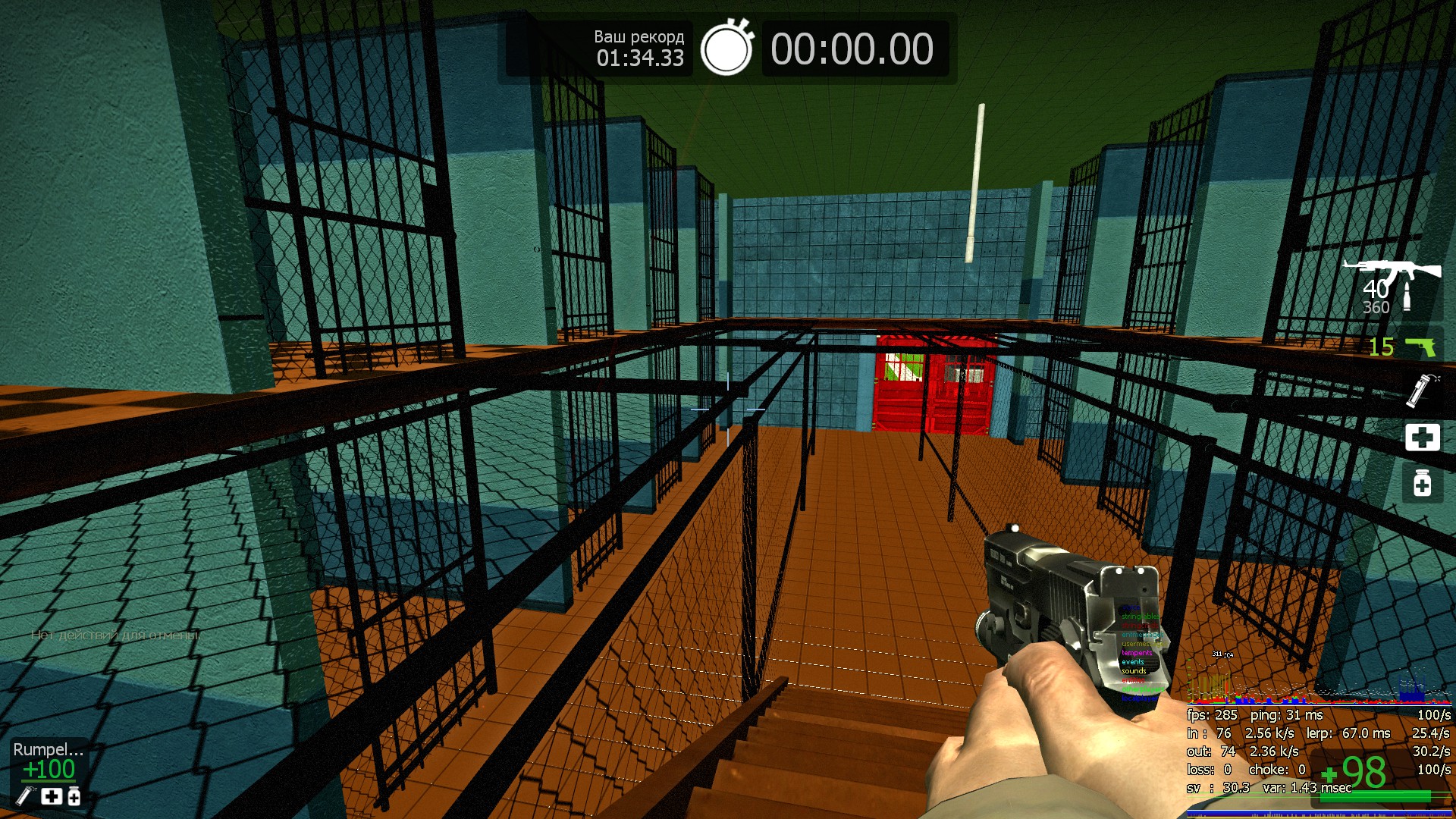Select the AK-47 rifle weapon slot
This screenshot has height=819, width=1456.
click(1392, 271)
